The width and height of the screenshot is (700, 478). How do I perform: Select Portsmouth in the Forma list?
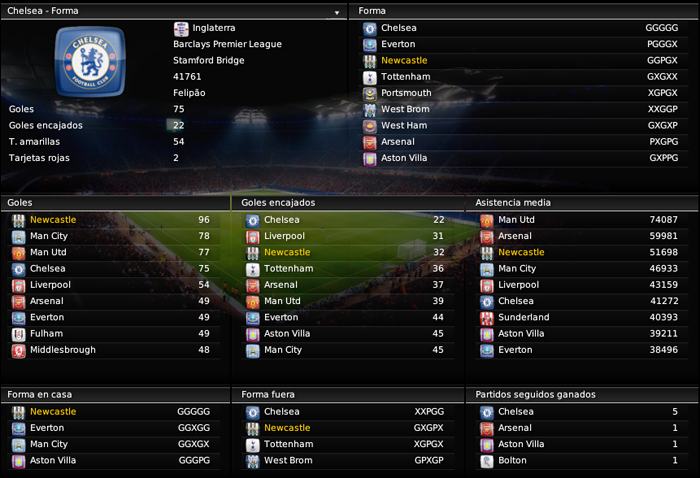coord(406,93)
